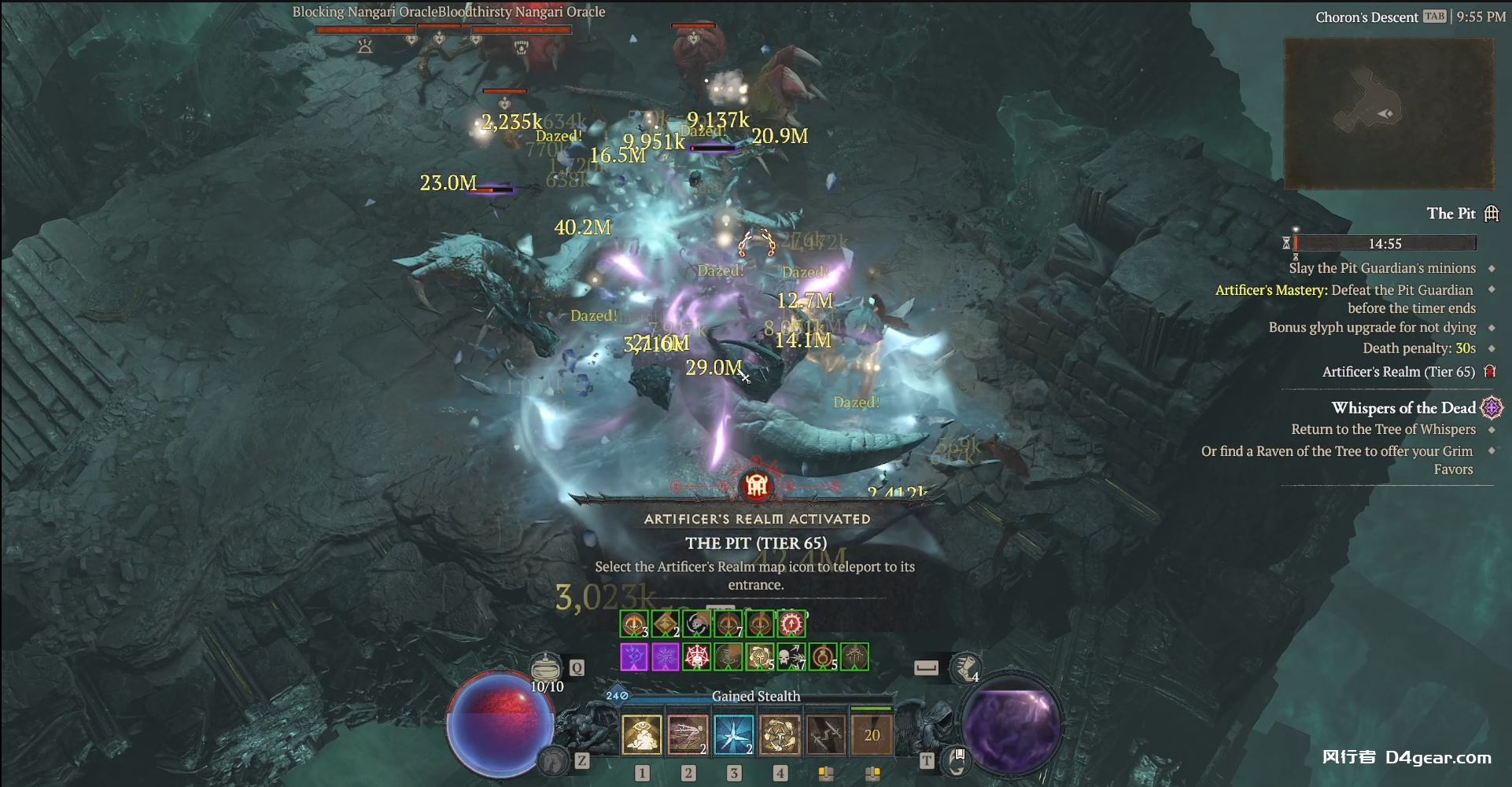The image size is (1512, 787).
Task: Select the crossed daggers skill slot
Action: coord(825,735)
